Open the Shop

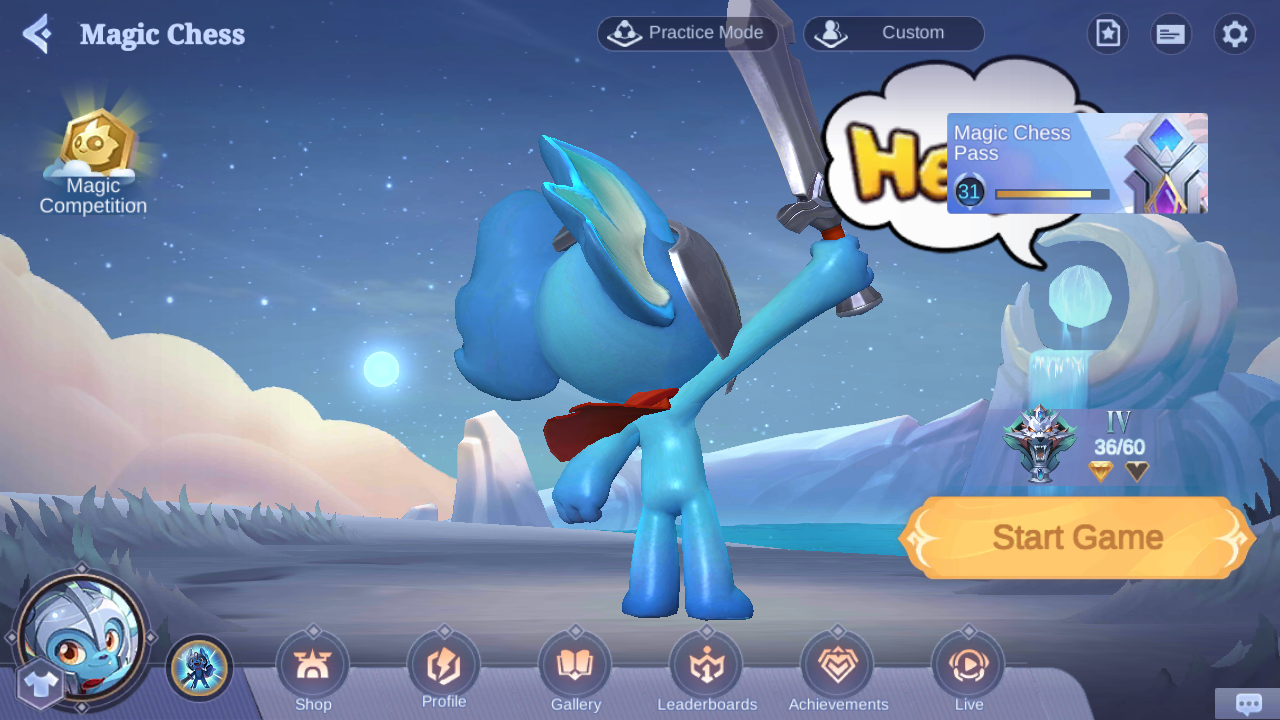[x=313, y=667]
